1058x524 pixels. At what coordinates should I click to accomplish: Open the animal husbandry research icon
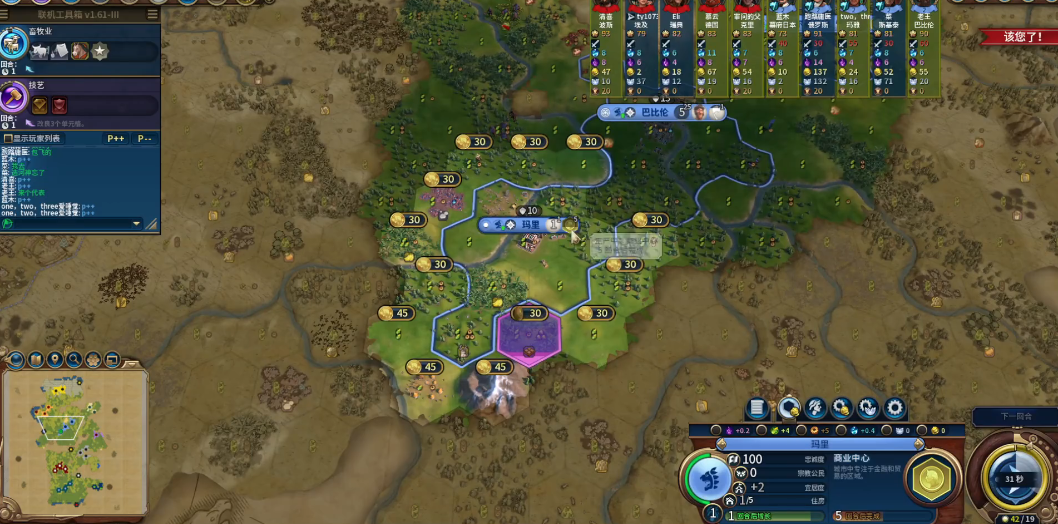(x=13, y=43)
